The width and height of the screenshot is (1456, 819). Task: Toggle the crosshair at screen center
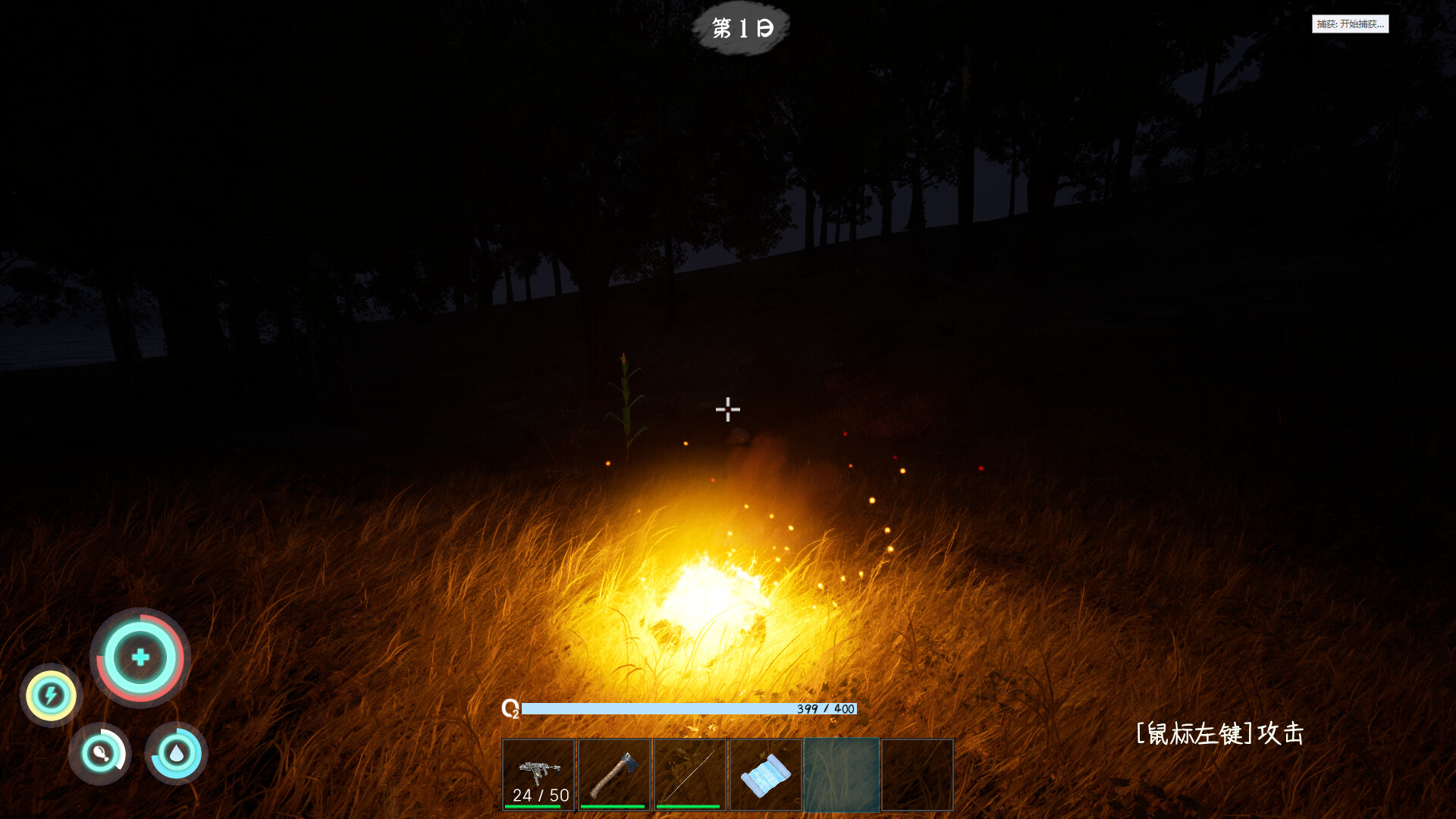727,409
